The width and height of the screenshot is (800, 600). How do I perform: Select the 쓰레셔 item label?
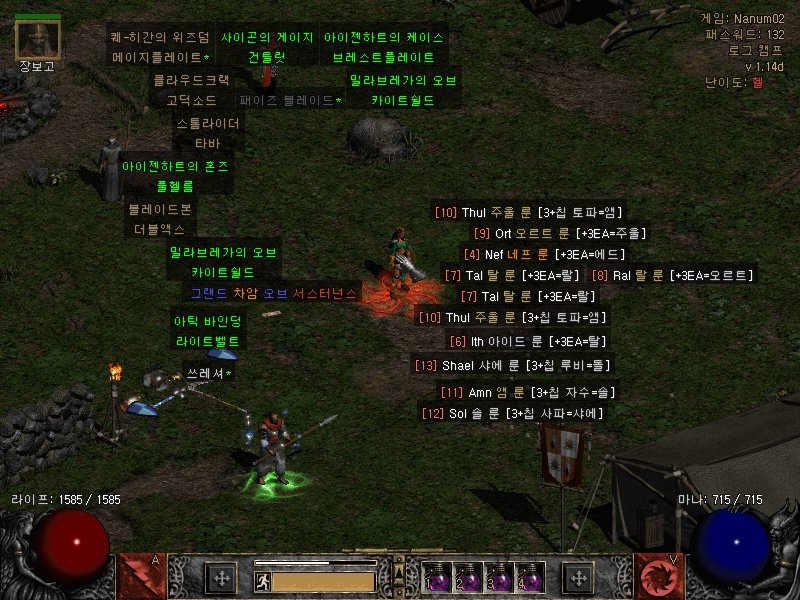point(208,374)
